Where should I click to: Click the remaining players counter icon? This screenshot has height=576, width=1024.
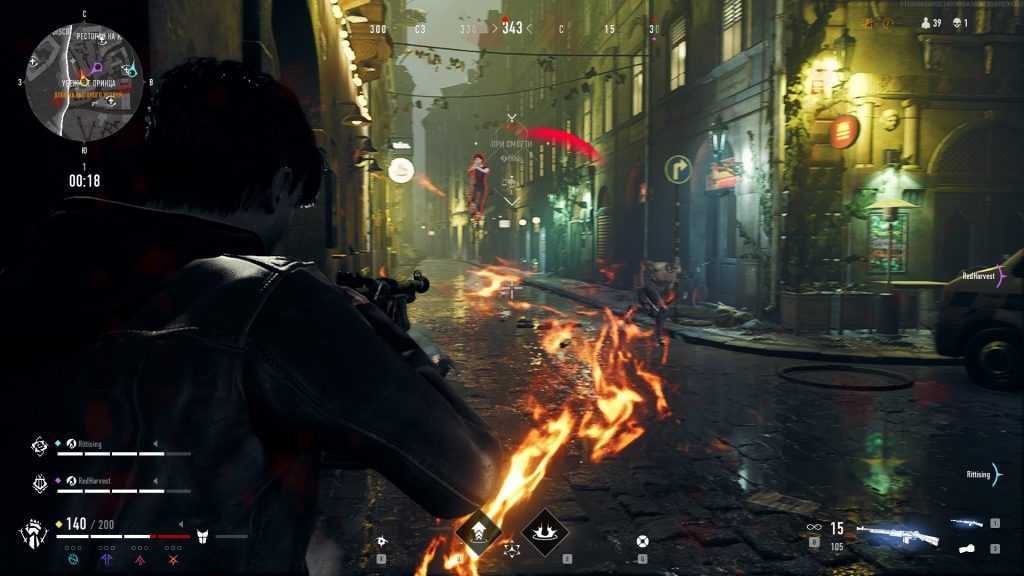[x=925, y=22]
